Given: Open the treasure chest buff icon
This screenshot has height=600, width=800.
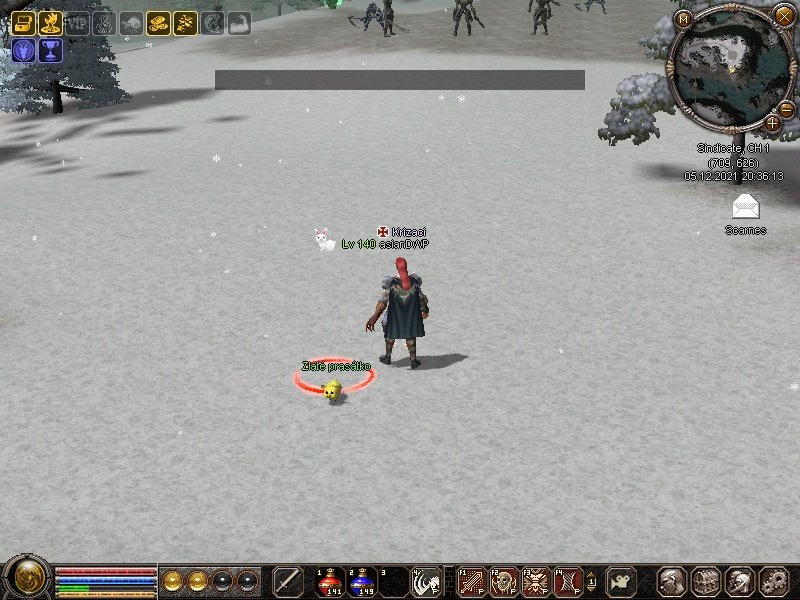Looking at the screenshot, I should click(23, 23).
